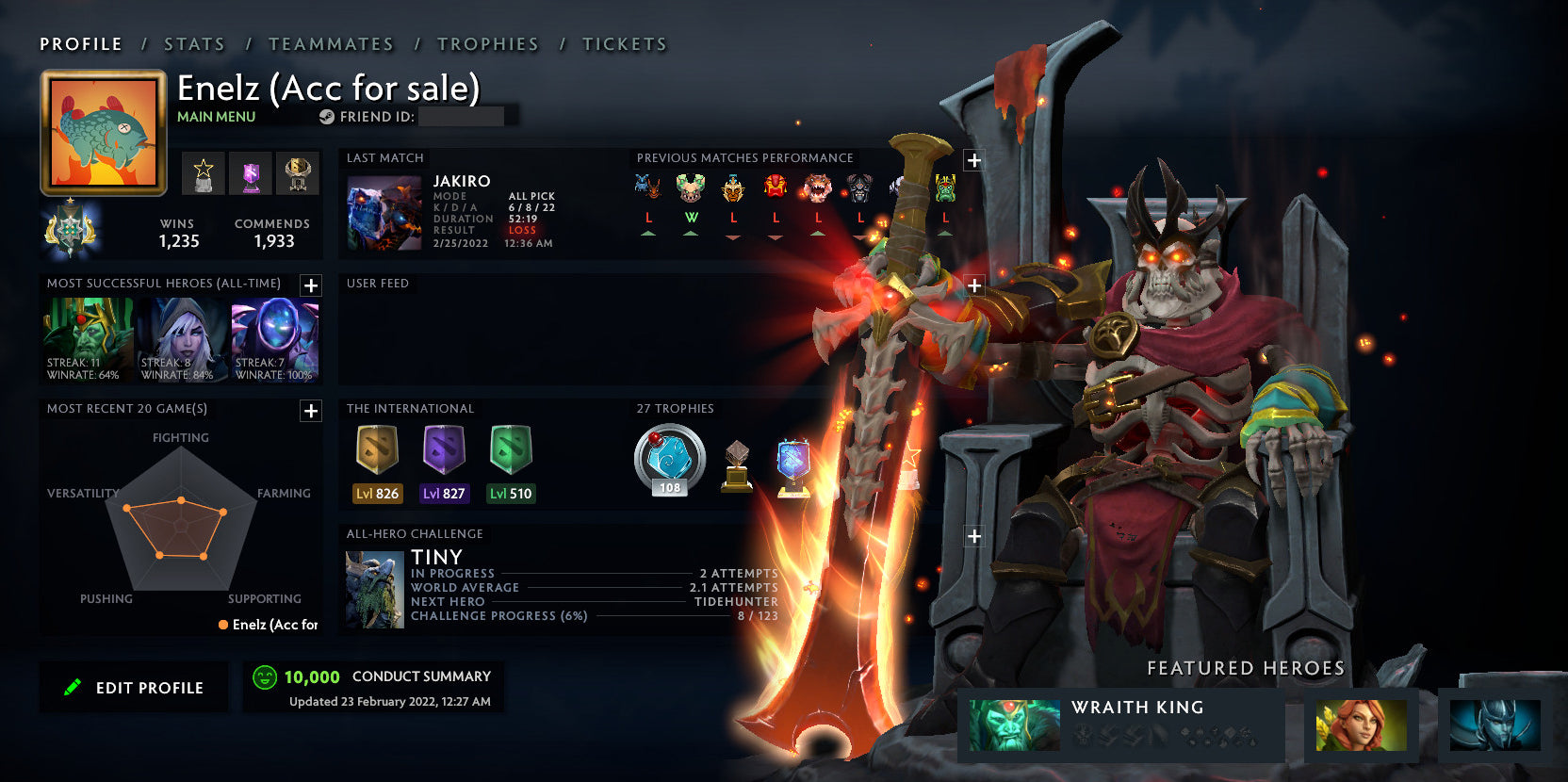Open the TROPHIES tab
Screen dimensions: 1568x782
487,43
